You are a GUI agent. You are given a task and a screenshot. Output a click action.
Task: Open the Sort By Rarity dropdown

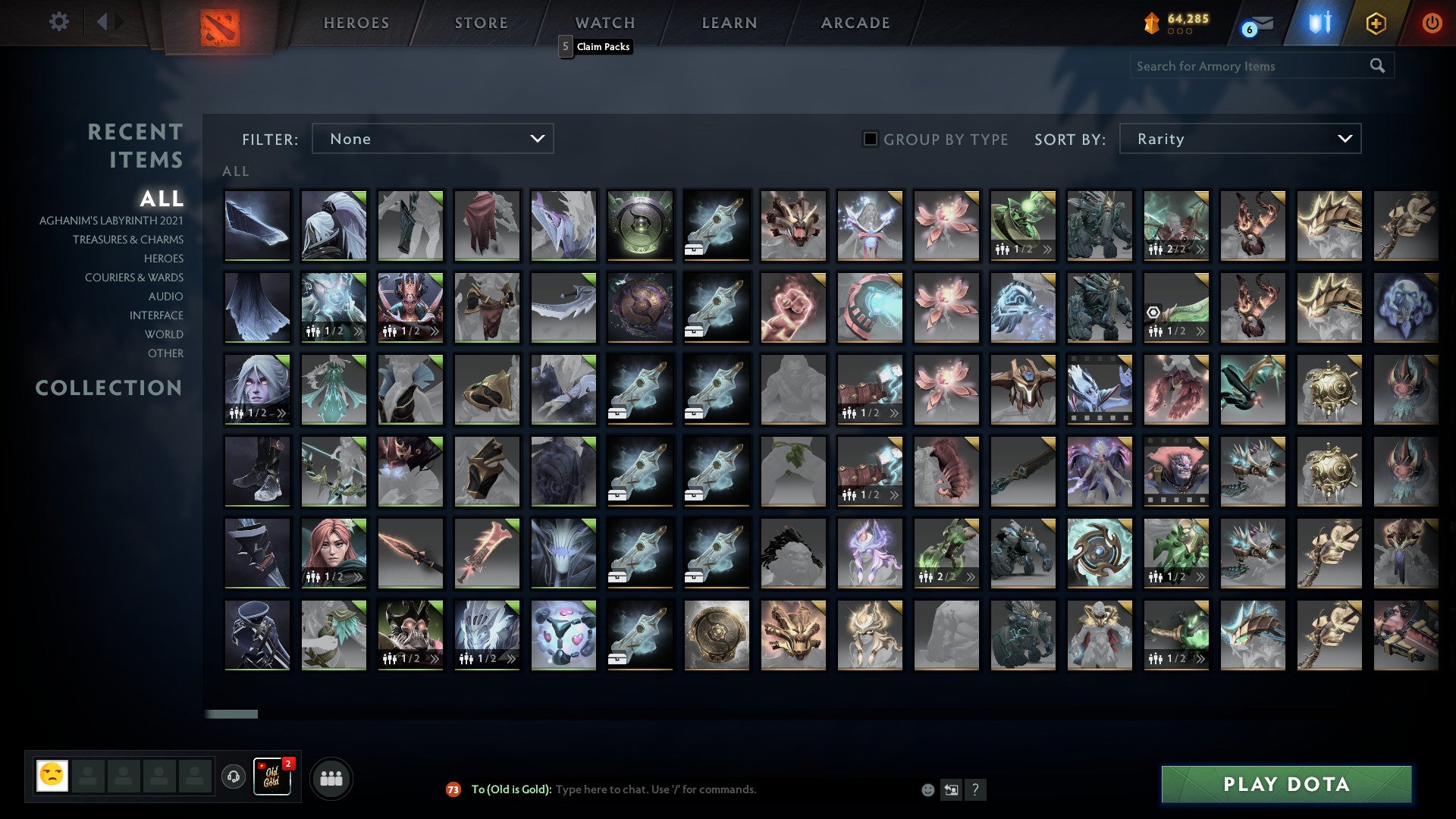(1241, 139)
